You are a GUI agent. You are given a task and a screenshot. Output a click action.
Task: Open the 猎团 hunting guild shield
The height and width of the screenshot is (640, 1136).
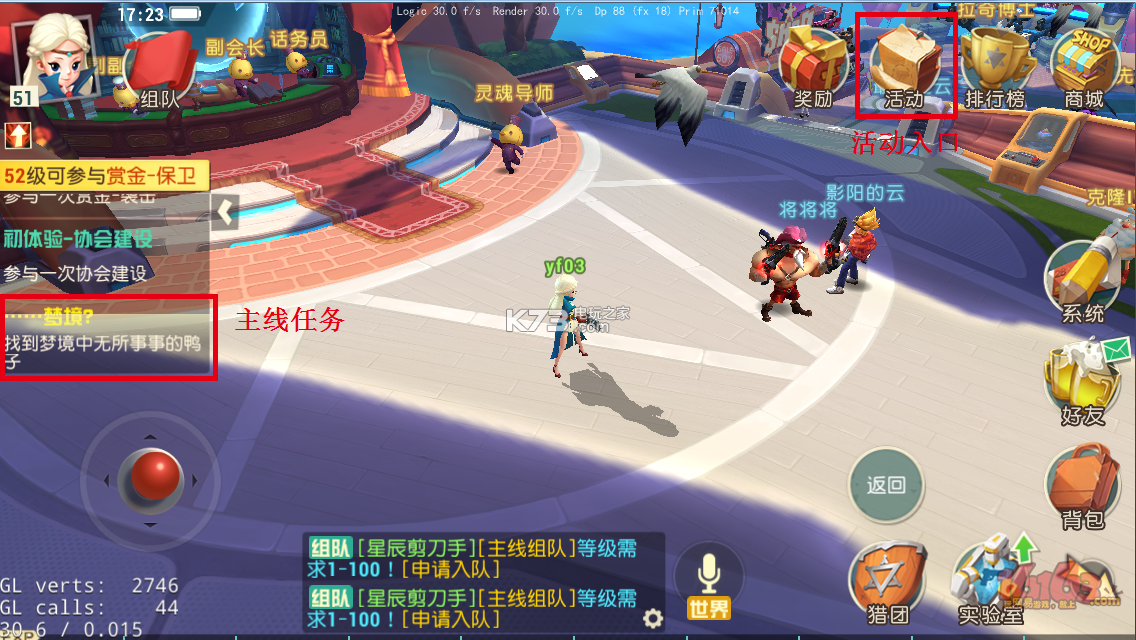(887, 585)
